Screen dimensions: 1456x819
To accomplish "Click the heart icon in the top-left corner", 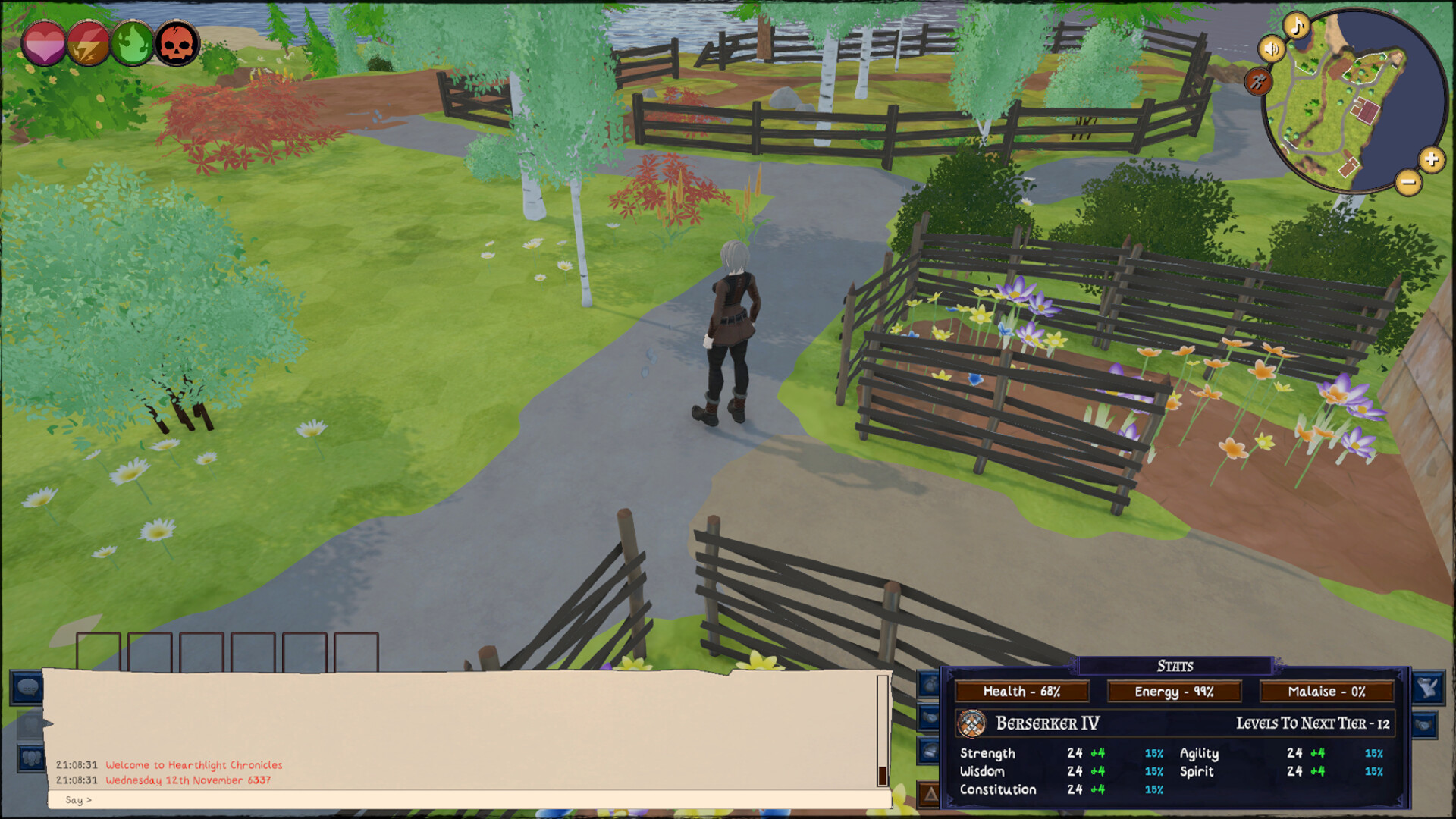I will (45, 43).
